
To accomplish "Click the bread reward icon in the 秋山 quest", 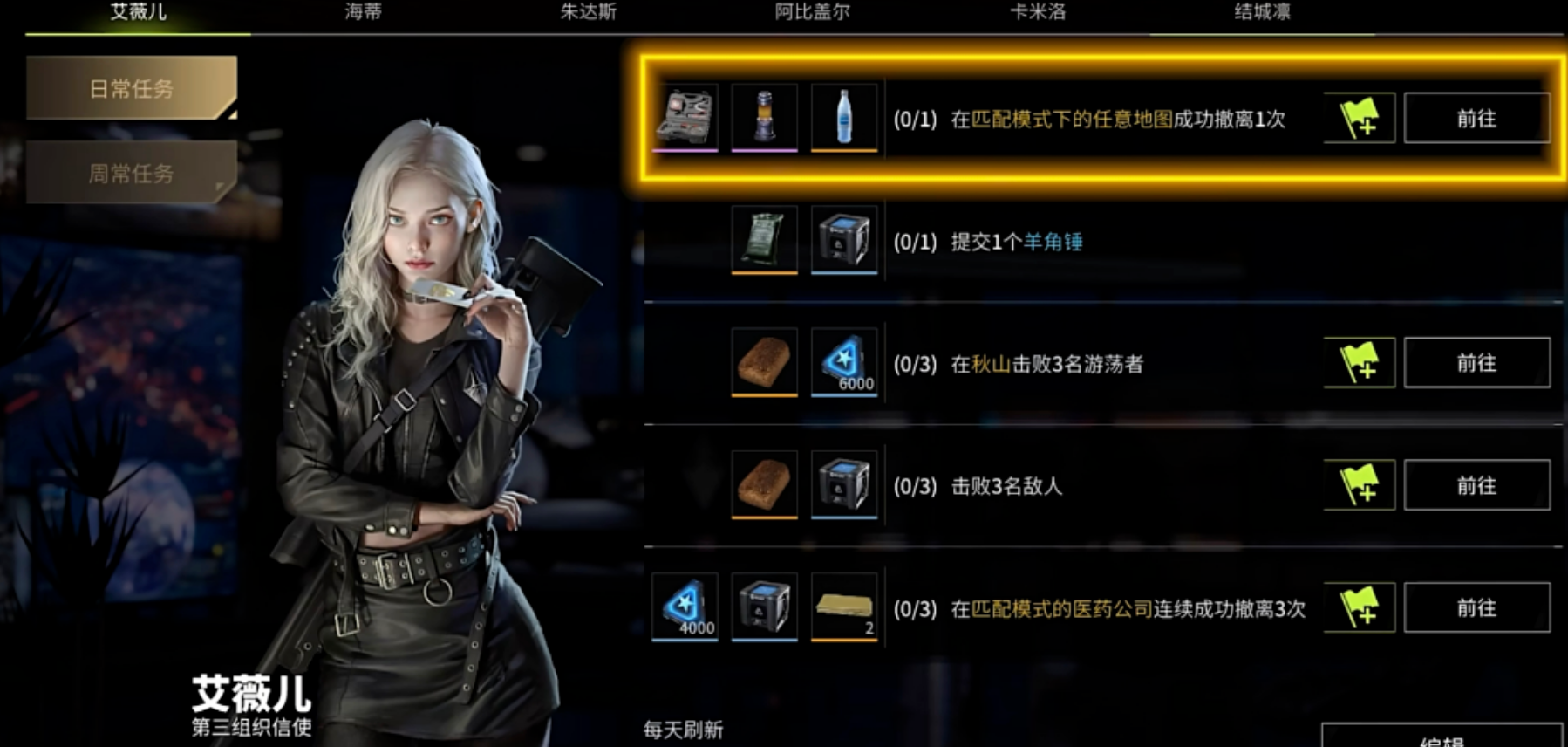I will pos(765,362).
